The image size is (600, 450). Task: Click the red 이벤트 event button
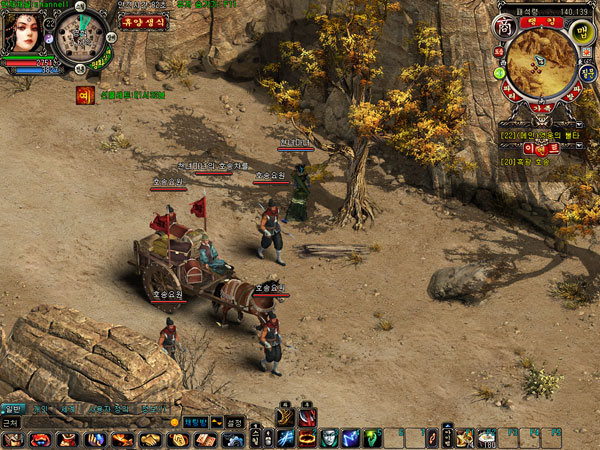point(540,147)
